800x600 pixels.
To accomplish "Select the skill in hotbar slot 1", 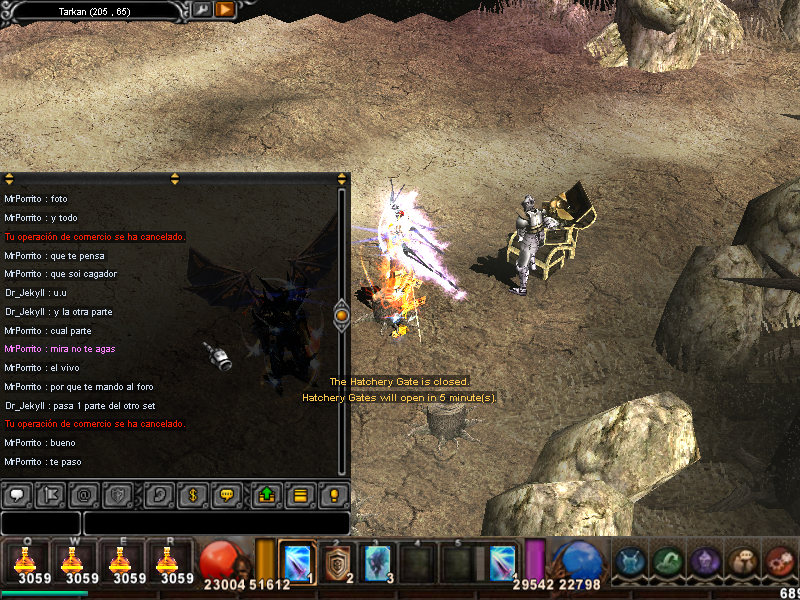I will pos(297,562).
